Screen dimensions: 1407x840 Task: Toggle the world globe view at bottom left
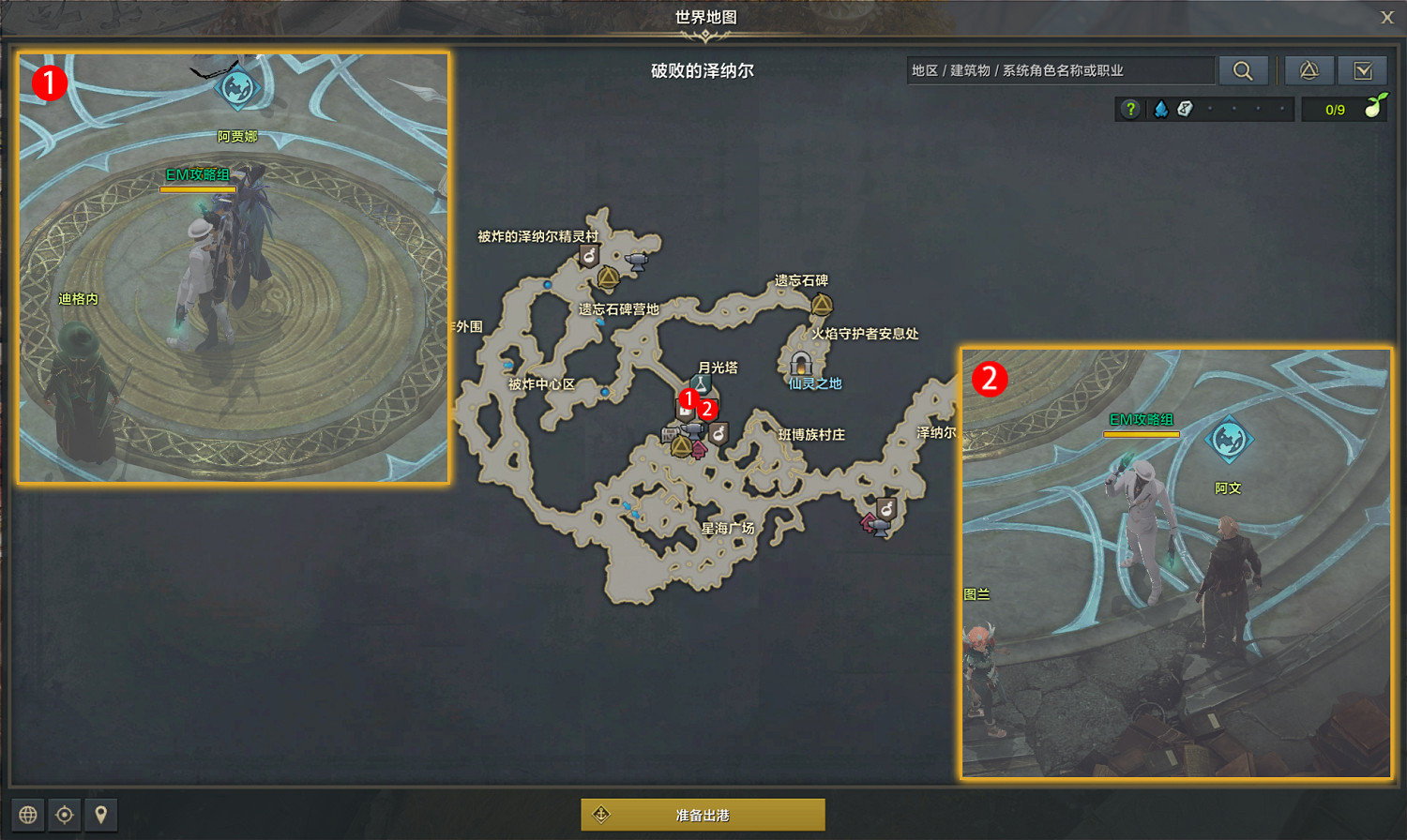[x=30, y=815]
